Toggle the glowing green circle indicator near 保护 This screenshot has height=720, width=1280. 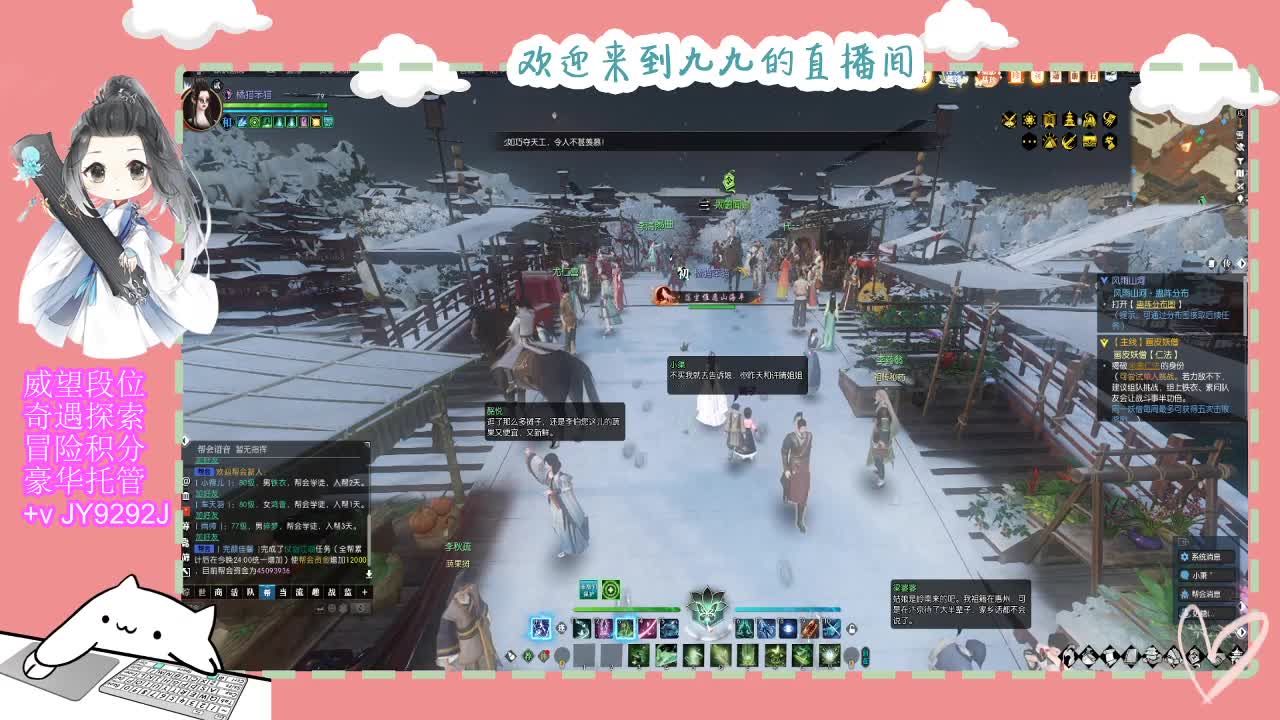click(x=610, y=589)
